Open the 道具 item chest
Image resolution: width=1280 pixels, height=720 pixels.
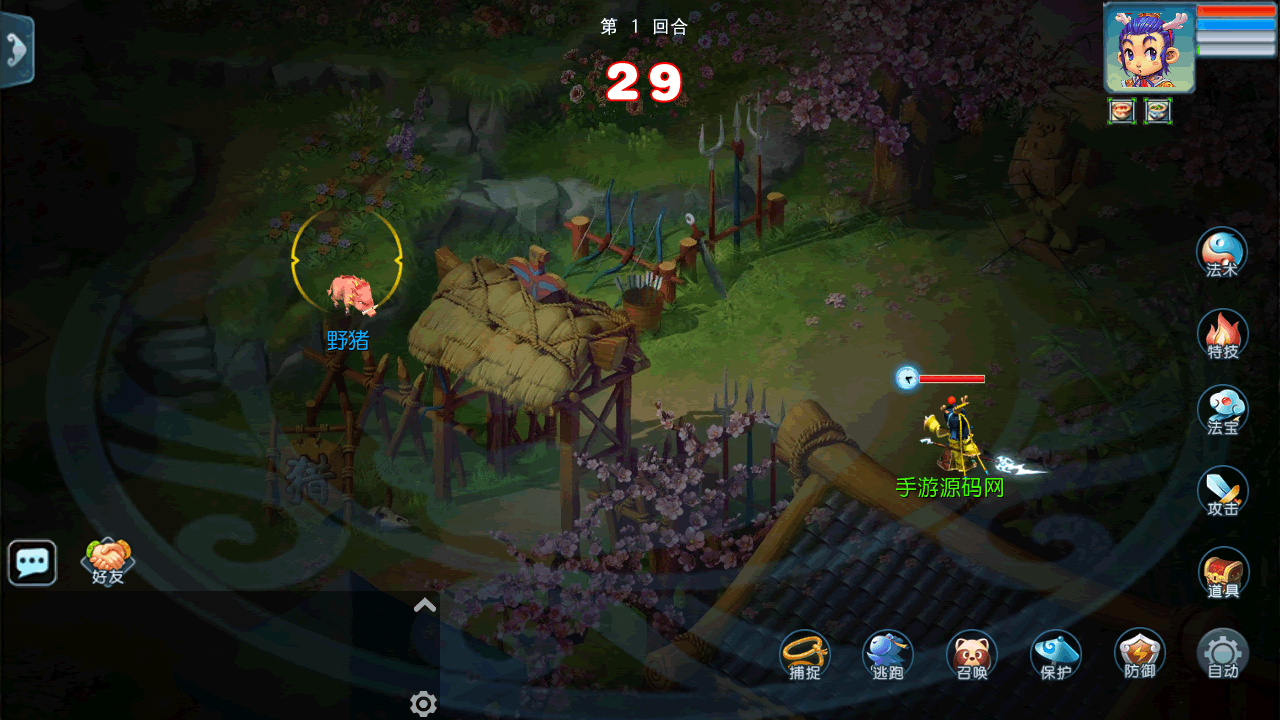tap(1223, 573)
